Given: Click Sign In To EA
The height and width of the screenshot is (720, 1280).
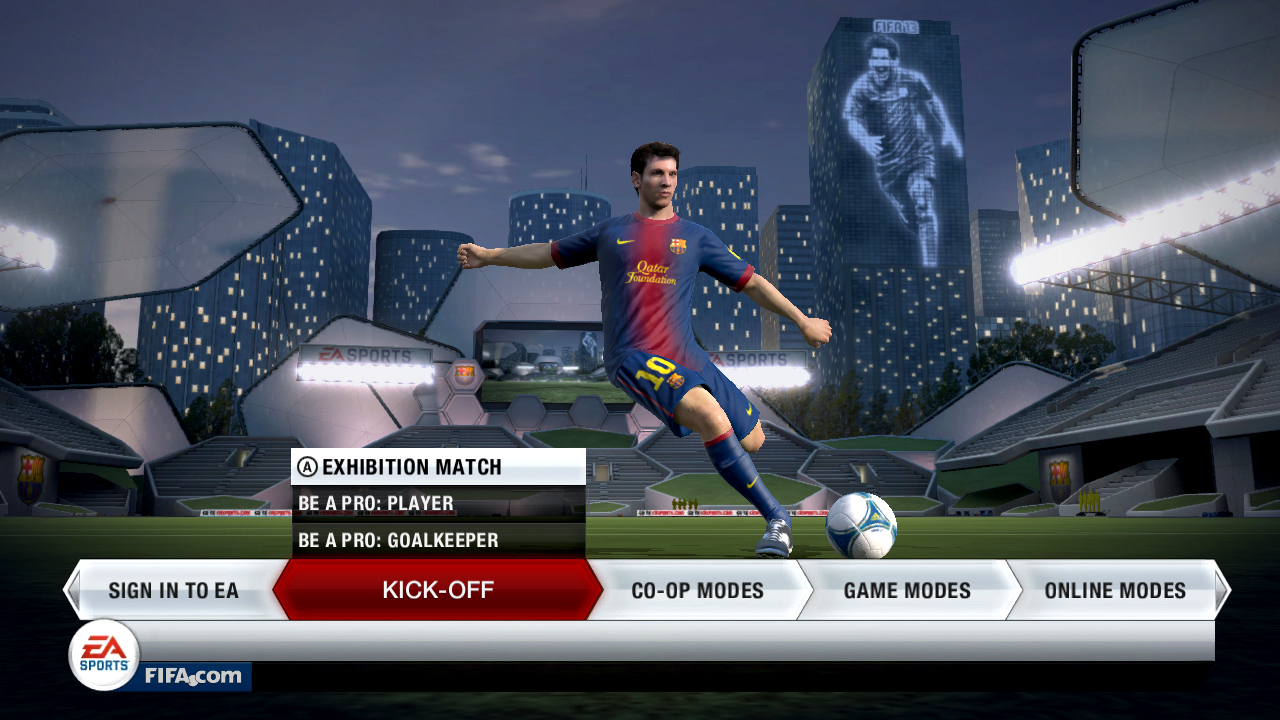Looking at the screenshot, I should coord(176,590).
